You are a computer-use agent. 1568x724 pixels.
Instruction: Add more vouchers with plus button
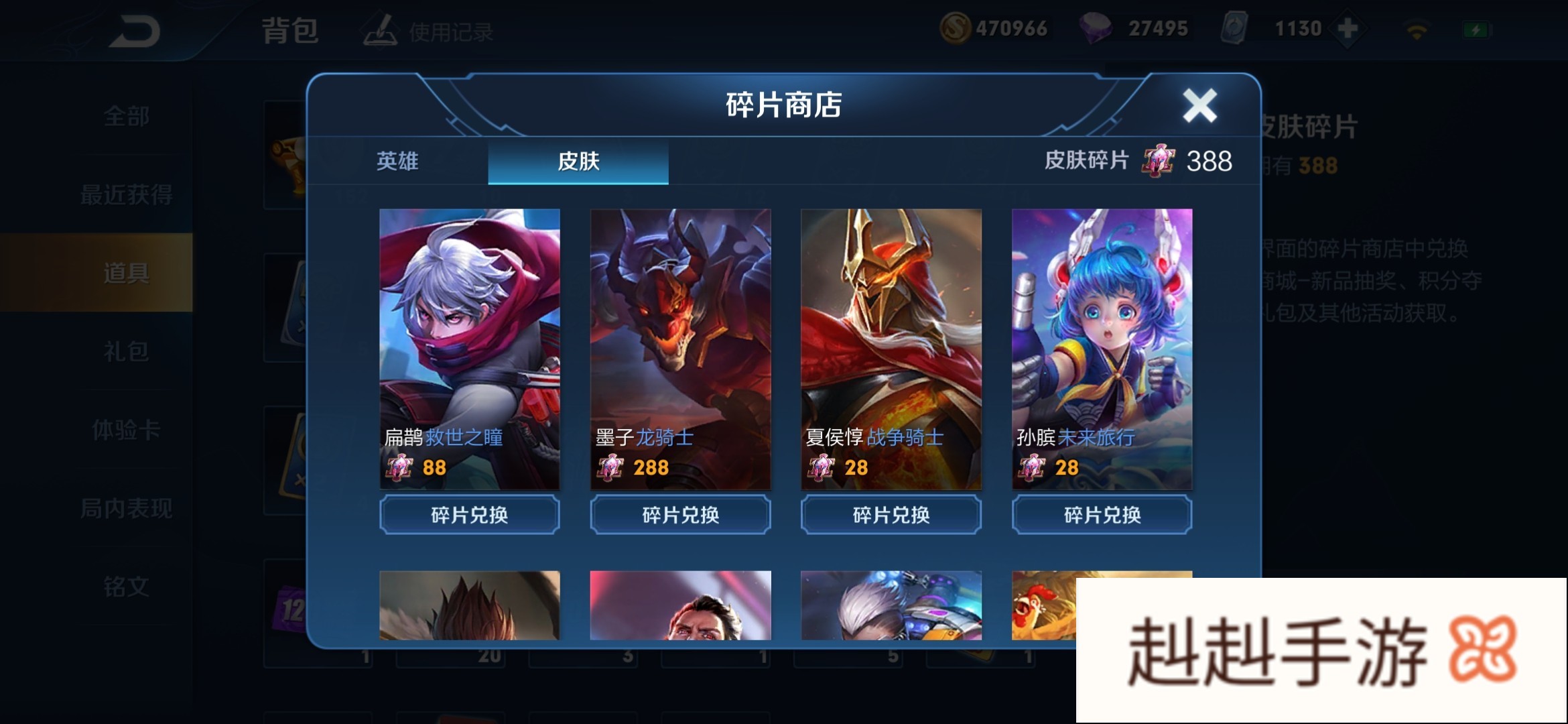click(x=1347, y=29)
